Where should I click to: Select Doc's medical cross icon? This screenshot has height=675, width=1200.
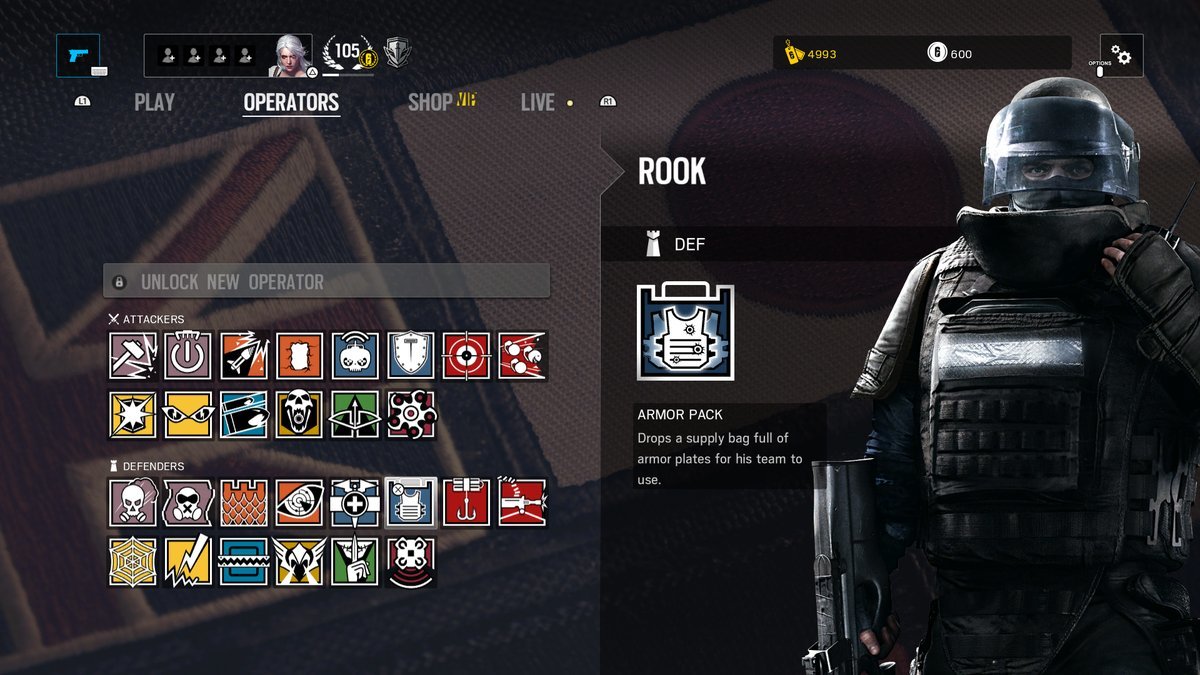(x=355, y=503)
